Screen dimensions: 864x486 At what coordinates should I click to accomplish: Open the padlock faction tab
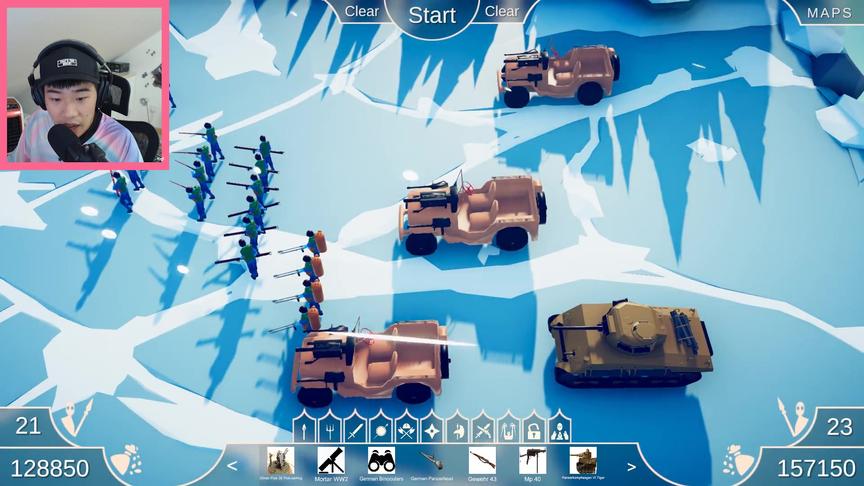[534, 430]
